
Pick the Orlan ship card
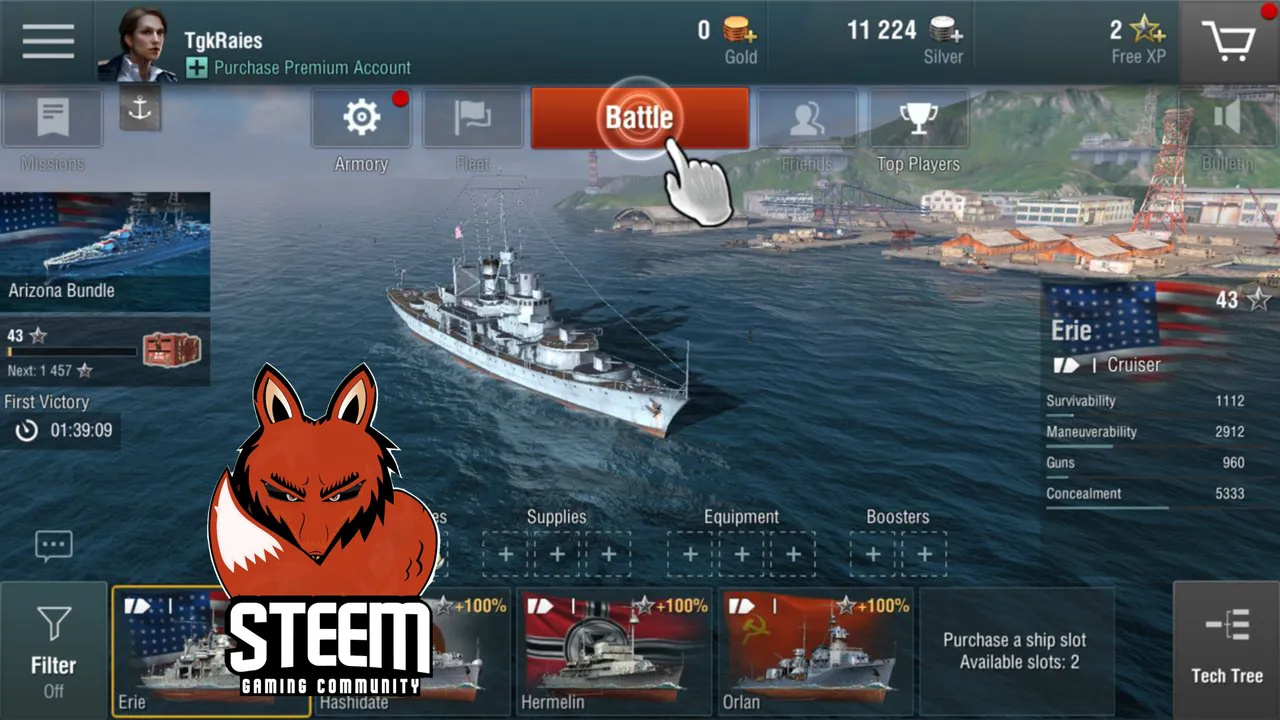pos(815,650)
